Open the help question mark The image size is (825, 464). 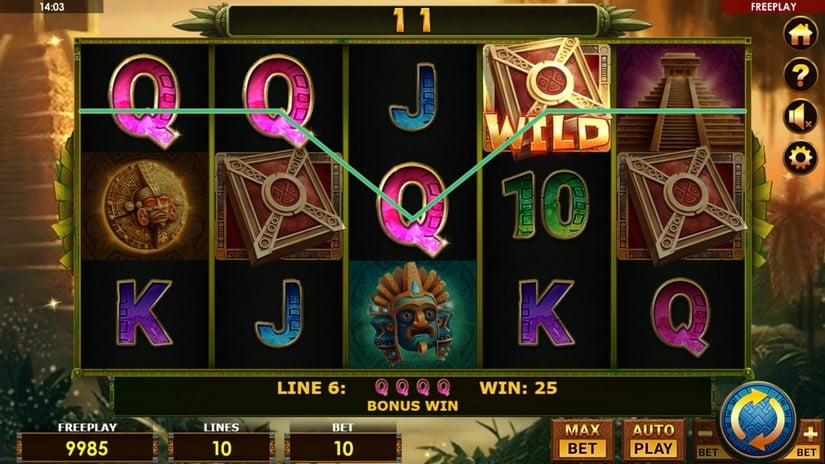pyautogui.click(x=799, y=74)
